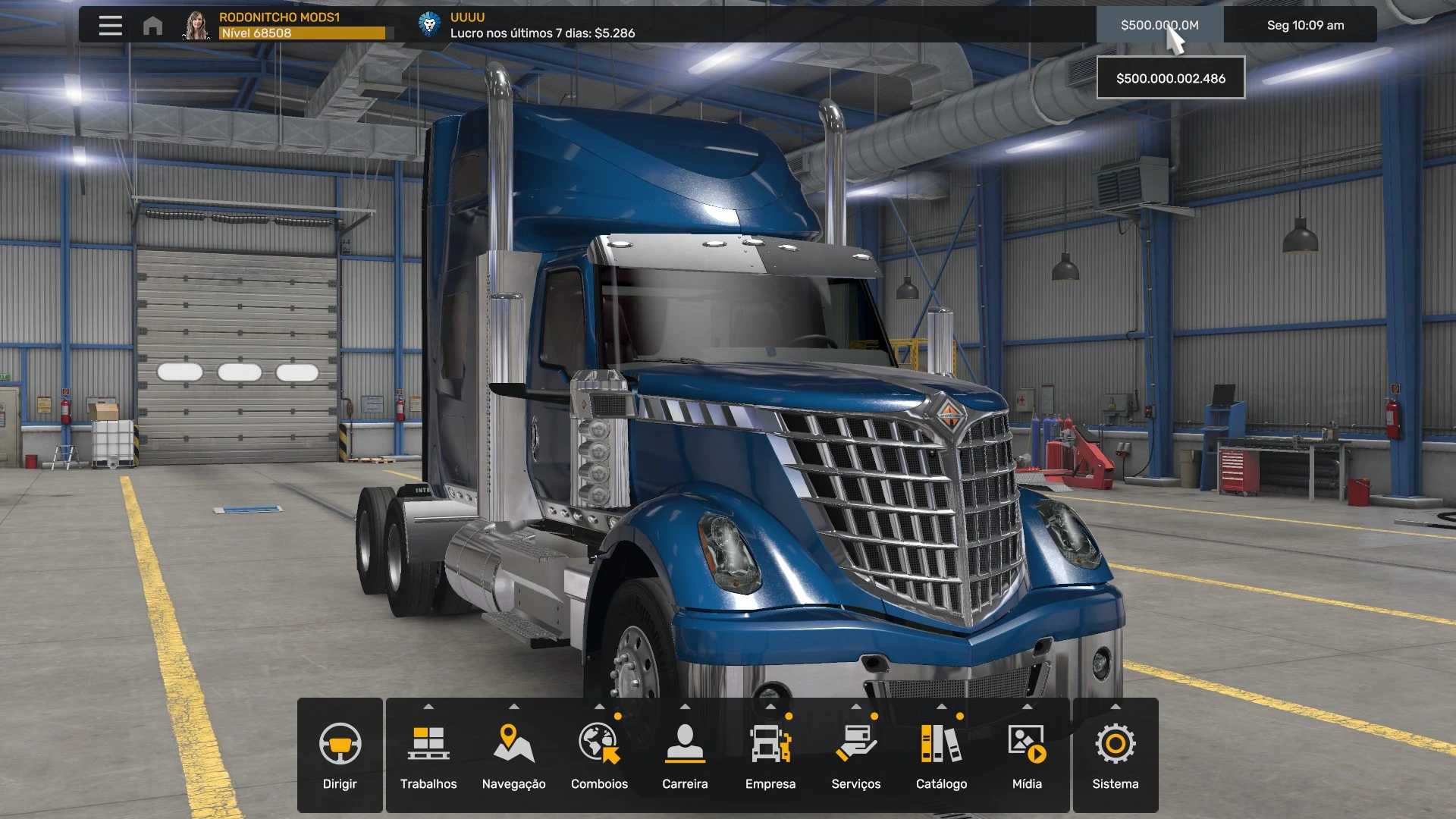Open the hamburger menu icon
The width and height of the screenshot is (1456, 819).
[110, 25]
